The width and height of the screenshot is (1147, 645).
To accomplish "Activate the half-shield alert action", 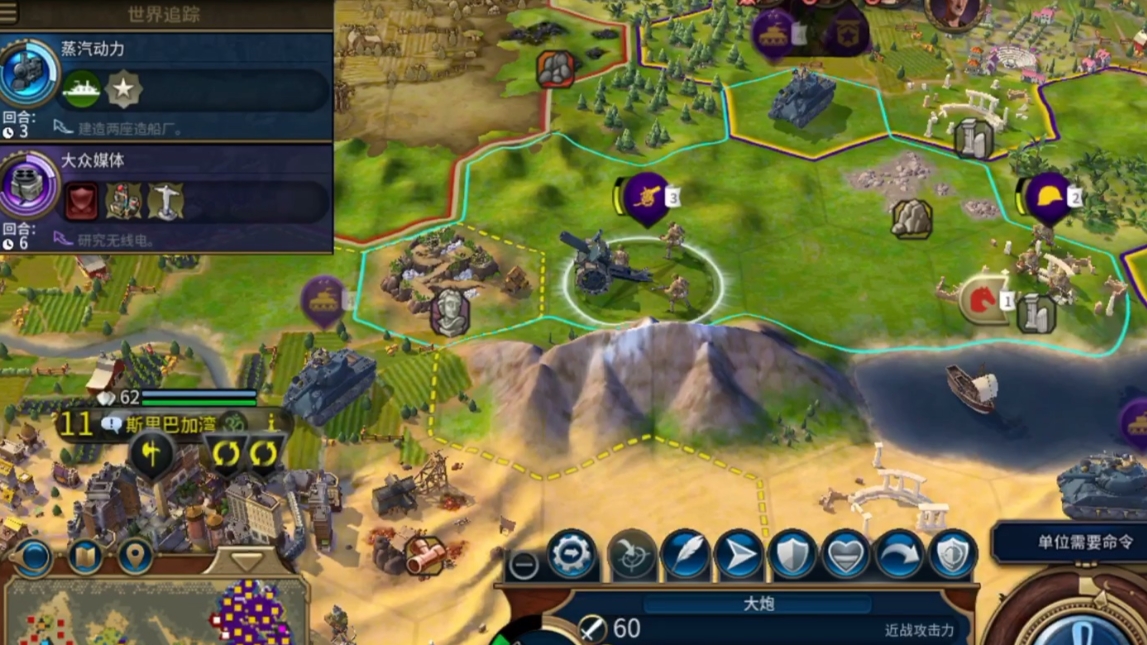I will click(951, 556).
